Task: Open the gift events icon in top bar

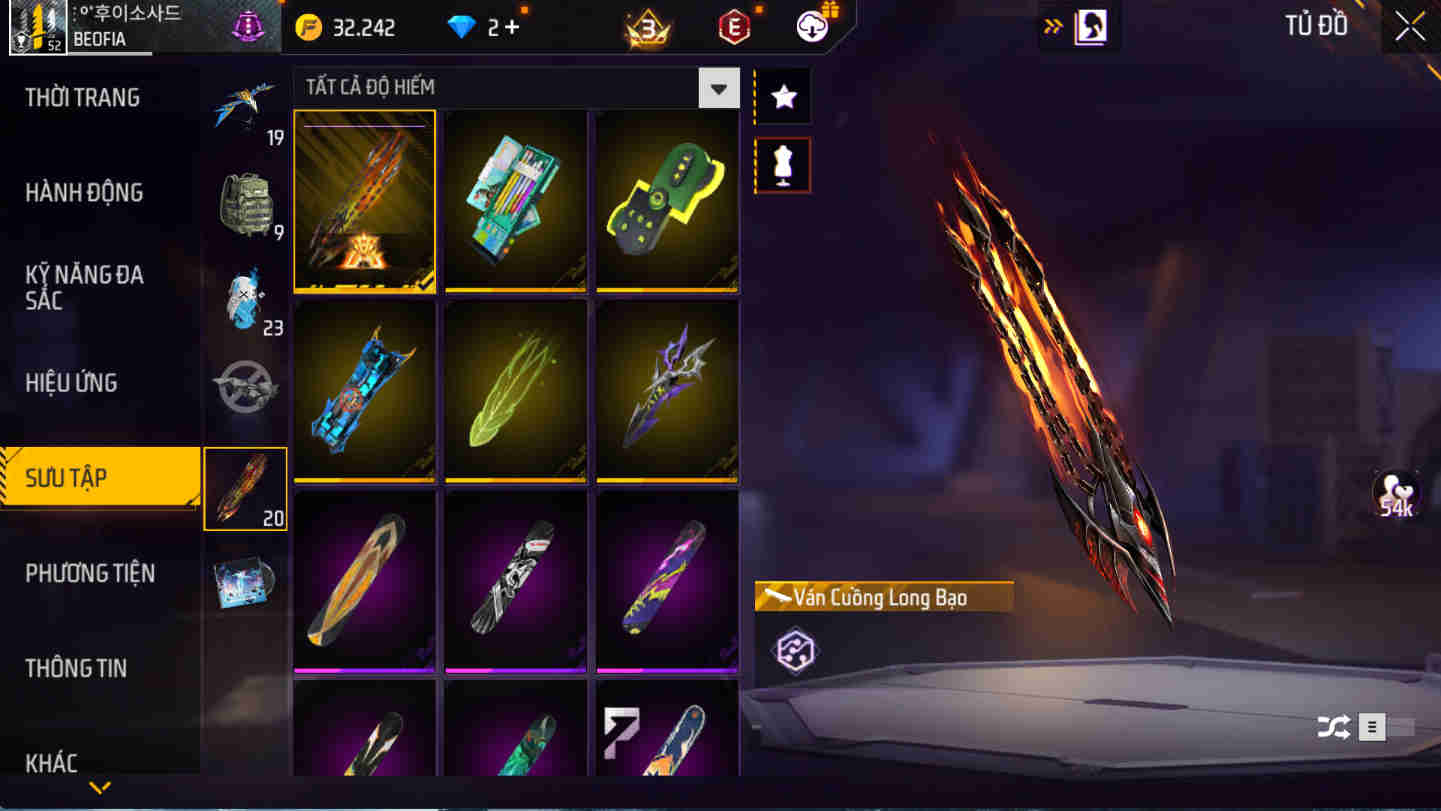Action: [811, 26]
